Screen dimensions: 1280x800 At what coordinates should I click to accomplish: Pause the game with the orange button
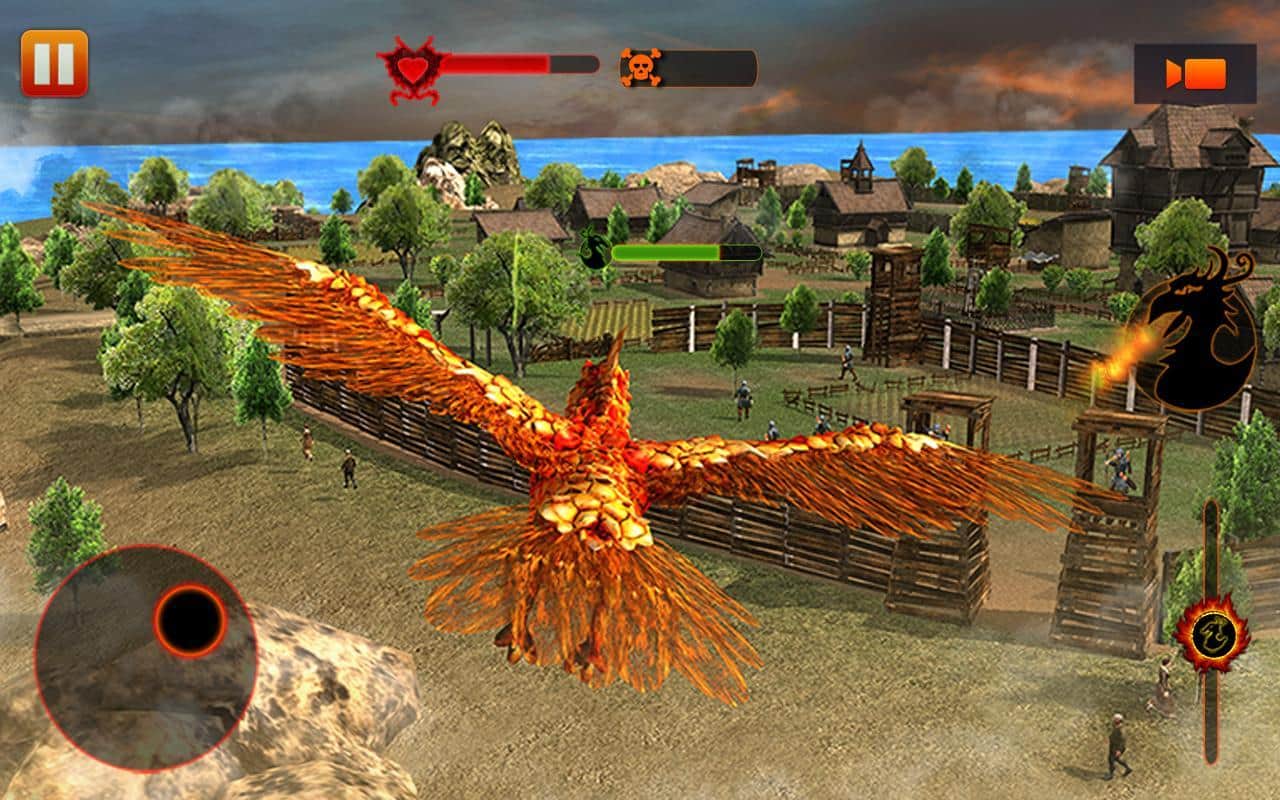pyautogui.click(x=54, y=63)
